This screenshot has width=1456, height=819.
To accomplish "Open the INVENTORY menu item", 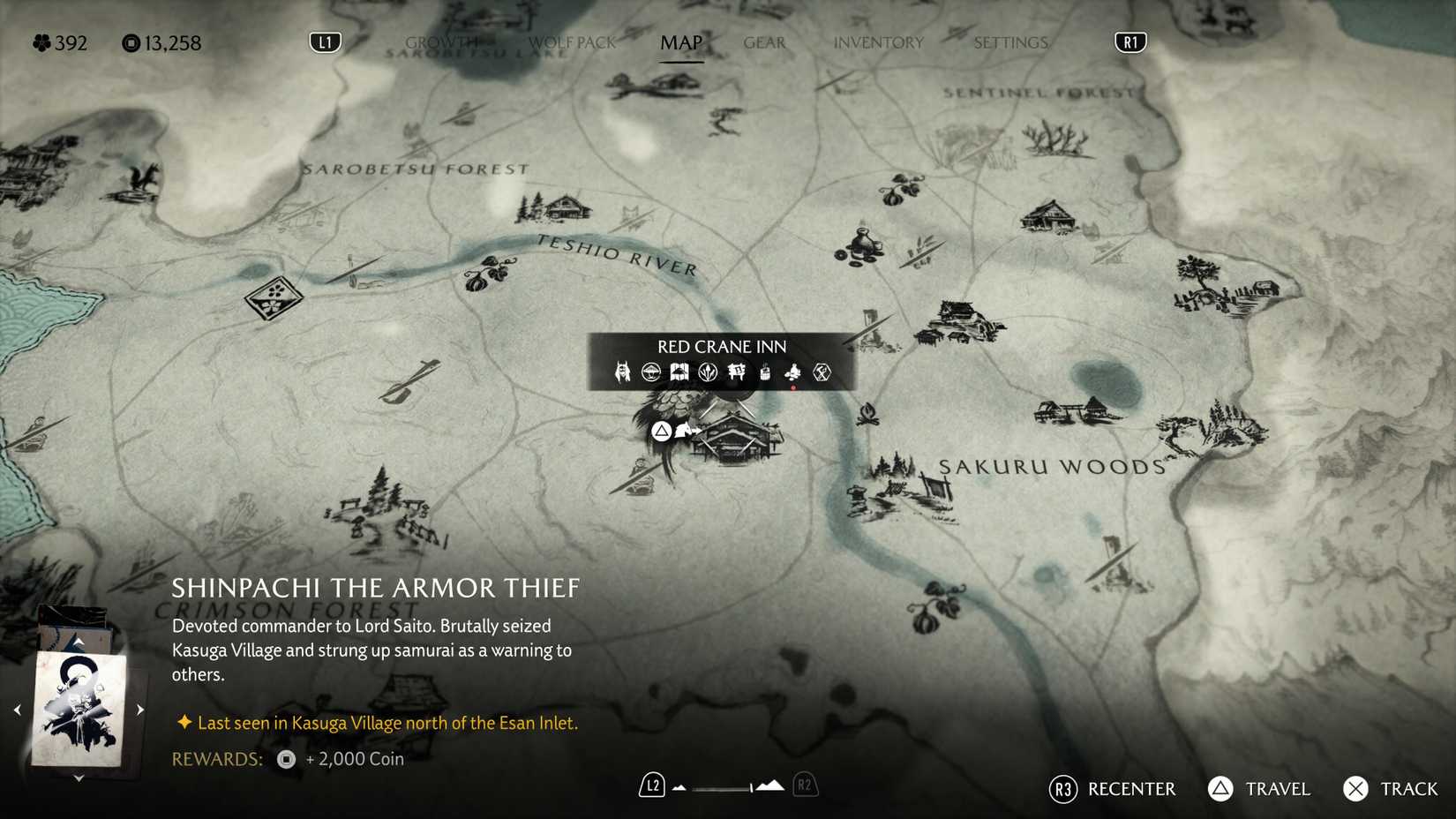I will (x=878, y=41).
